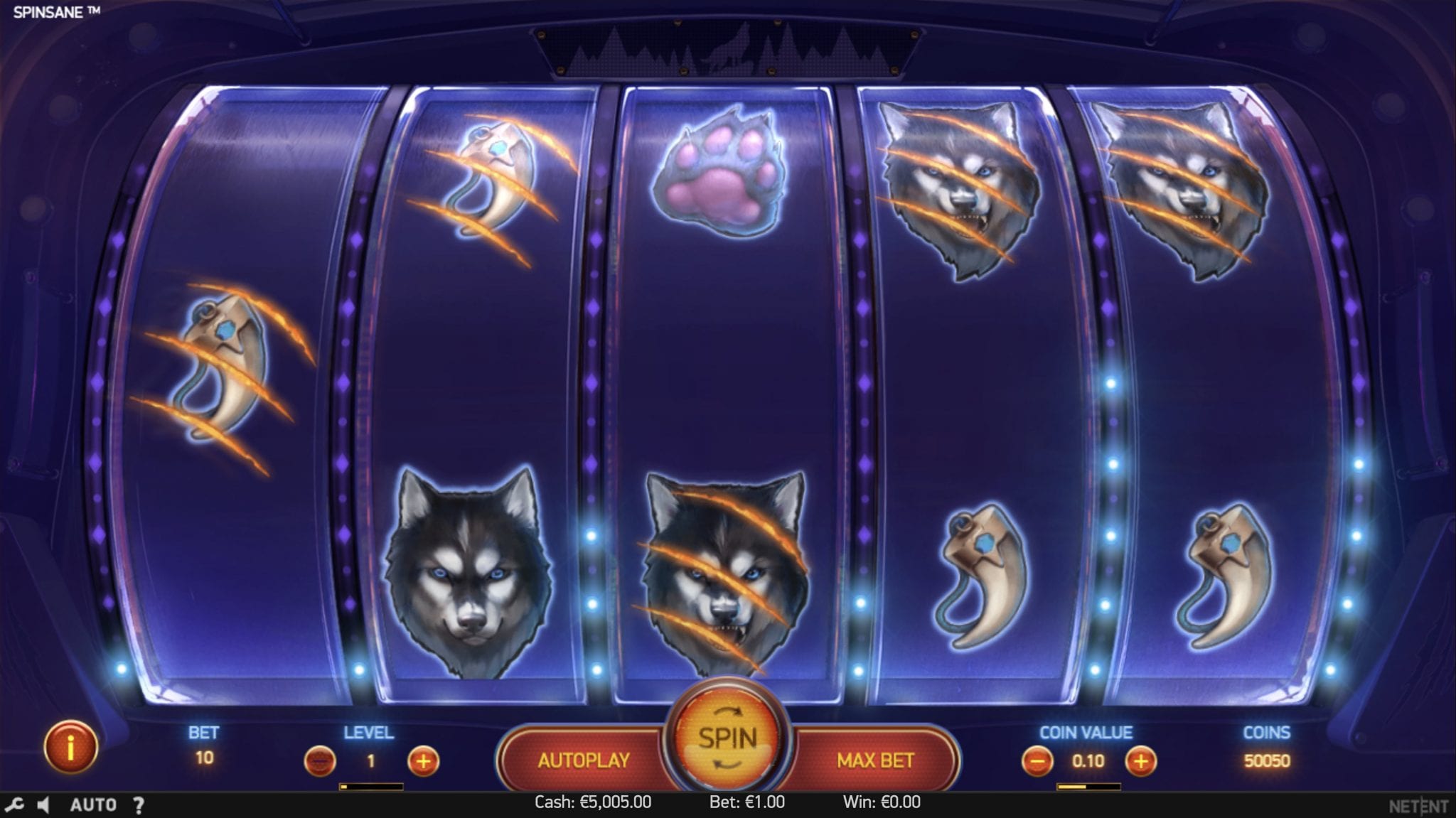Open the wrench game settings
1456x818 pixels.
[14, 804]
